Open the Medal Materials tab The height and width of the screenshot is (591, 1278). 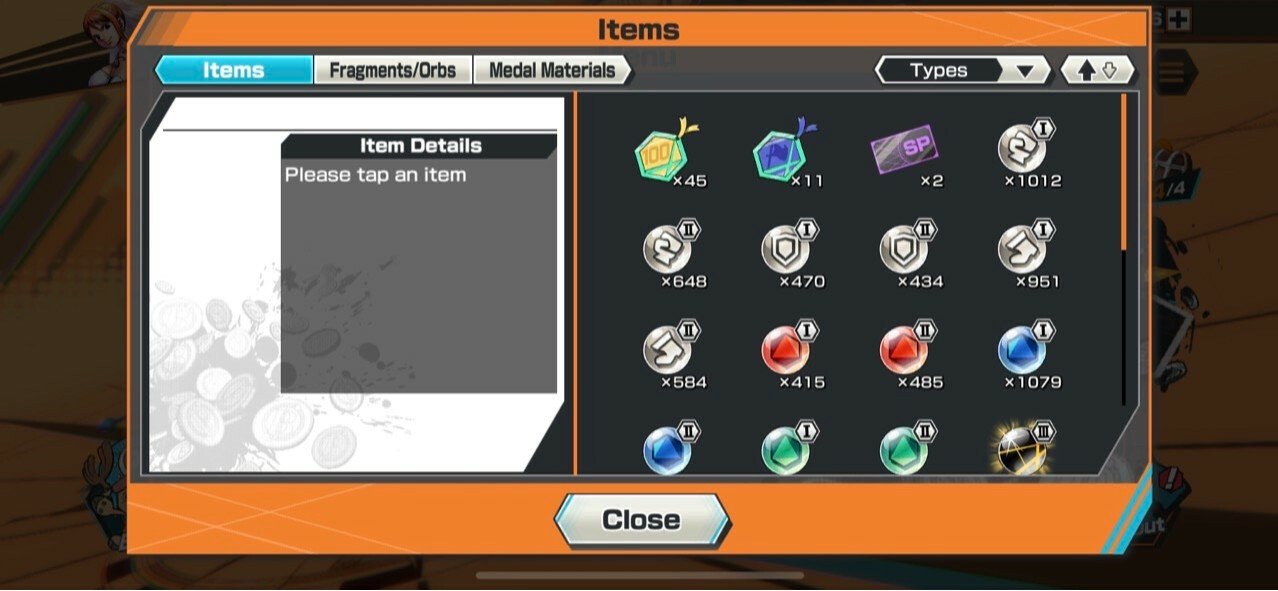point(551,70)
